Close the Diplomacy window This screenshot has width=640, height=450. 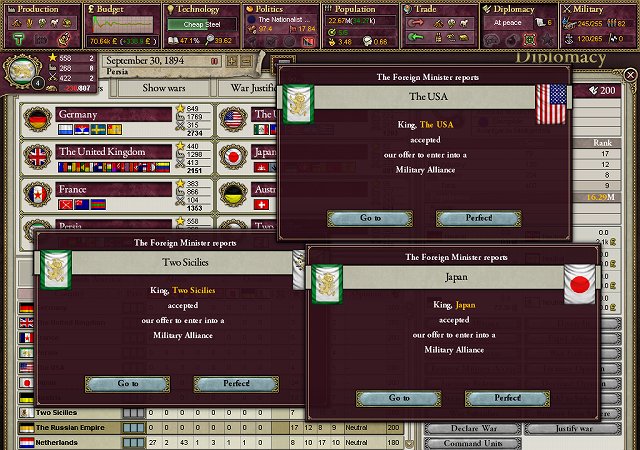click(x=629, y=76)
